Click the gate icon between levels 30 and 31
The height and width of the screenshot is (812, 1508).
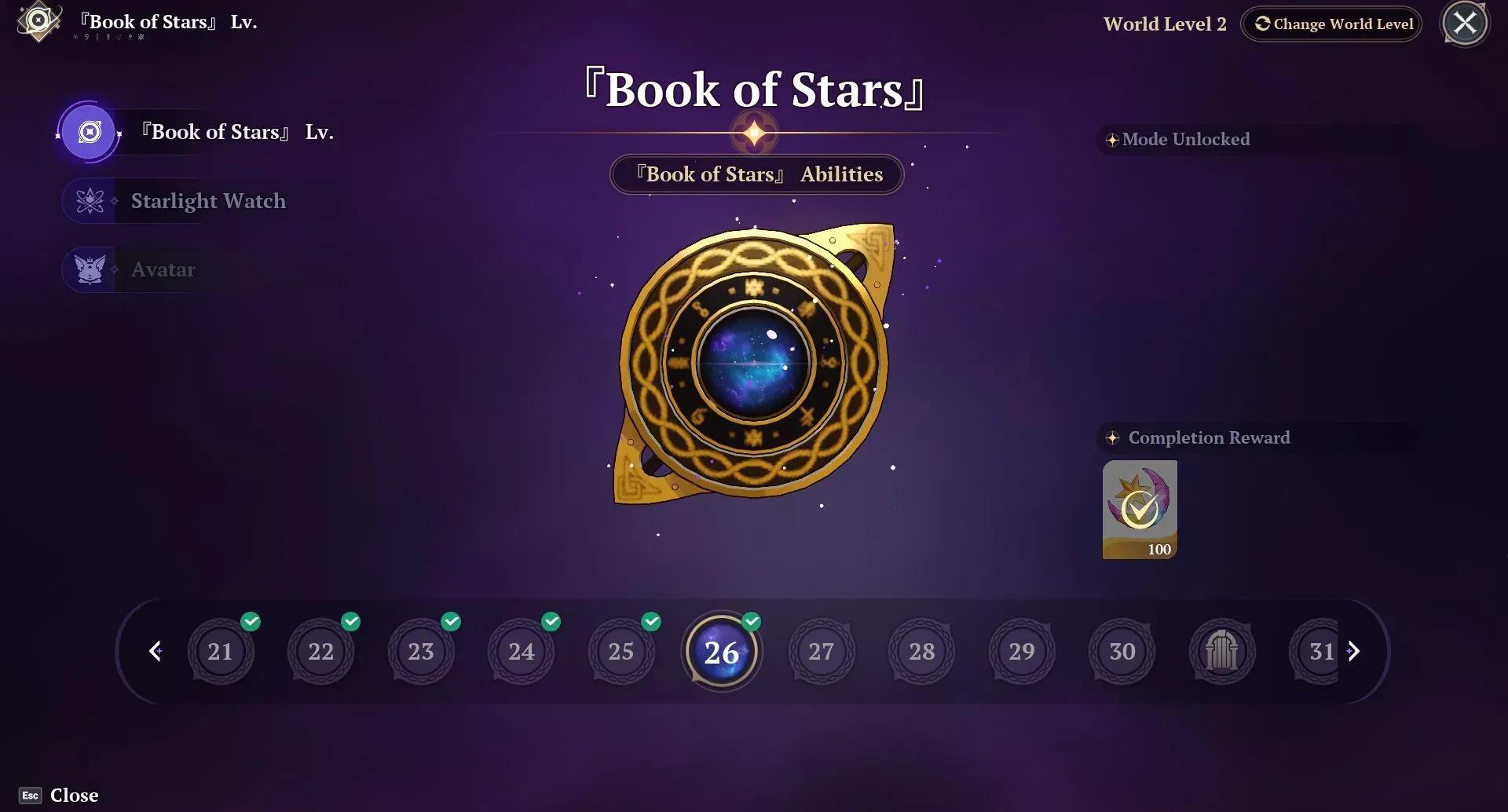pos(1222,651)
